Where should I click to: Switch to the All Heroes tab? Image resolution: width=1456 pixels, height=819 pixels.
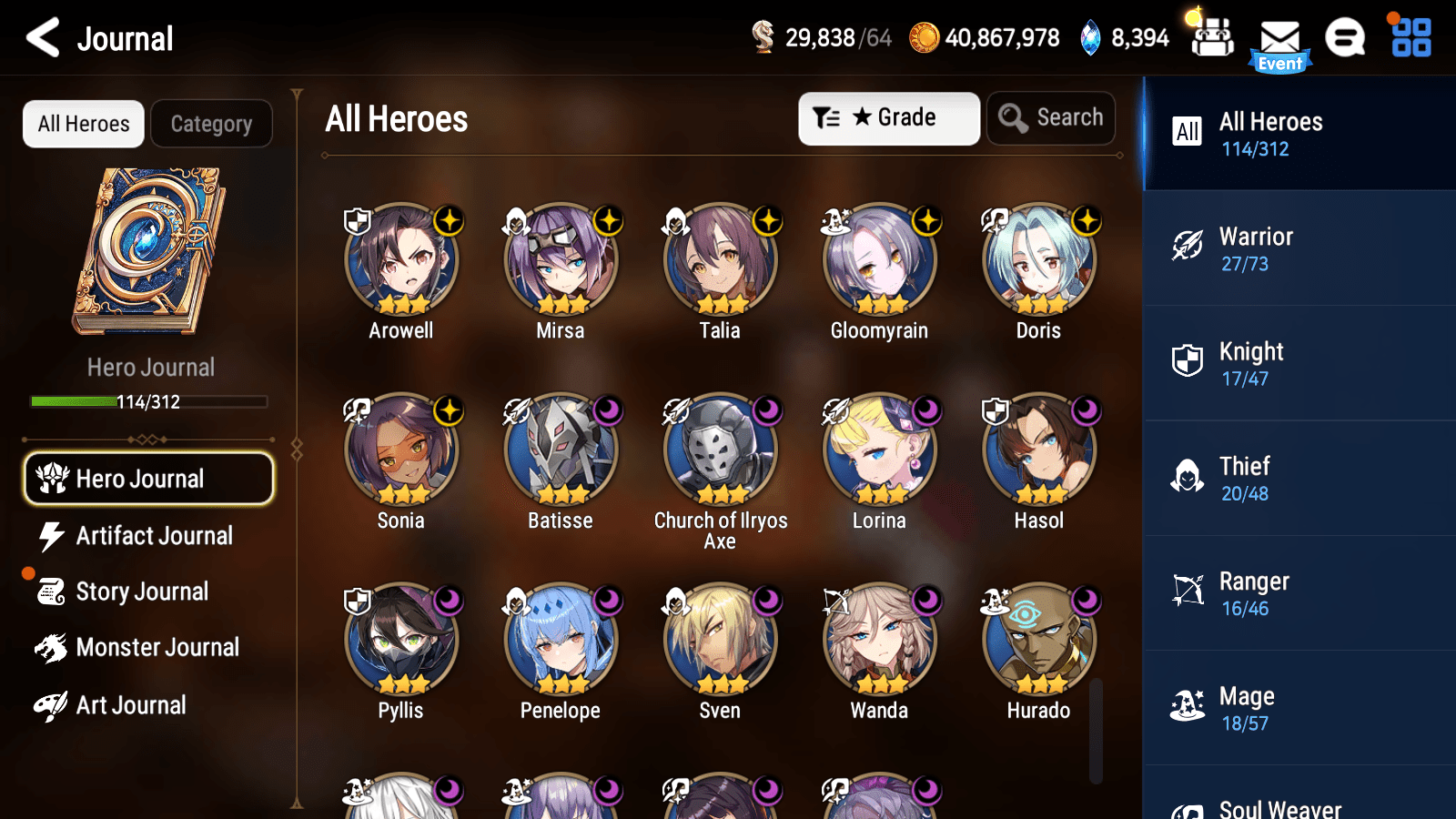pyautogui.click(x=83, y=124)
